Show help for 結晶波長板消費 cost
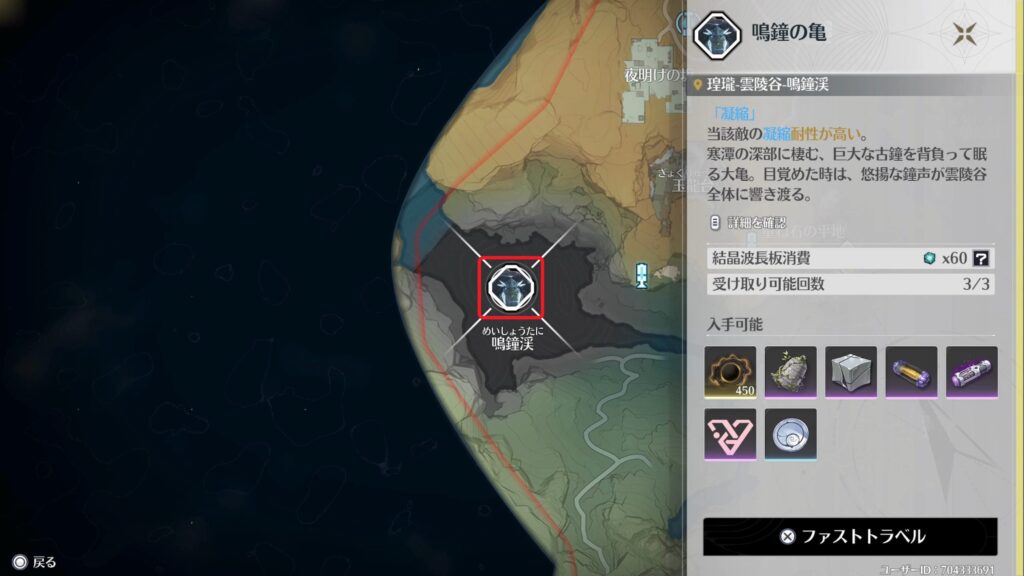Image resolution: width=1024 pixels, height=576 pixels. tap(982, 258)
